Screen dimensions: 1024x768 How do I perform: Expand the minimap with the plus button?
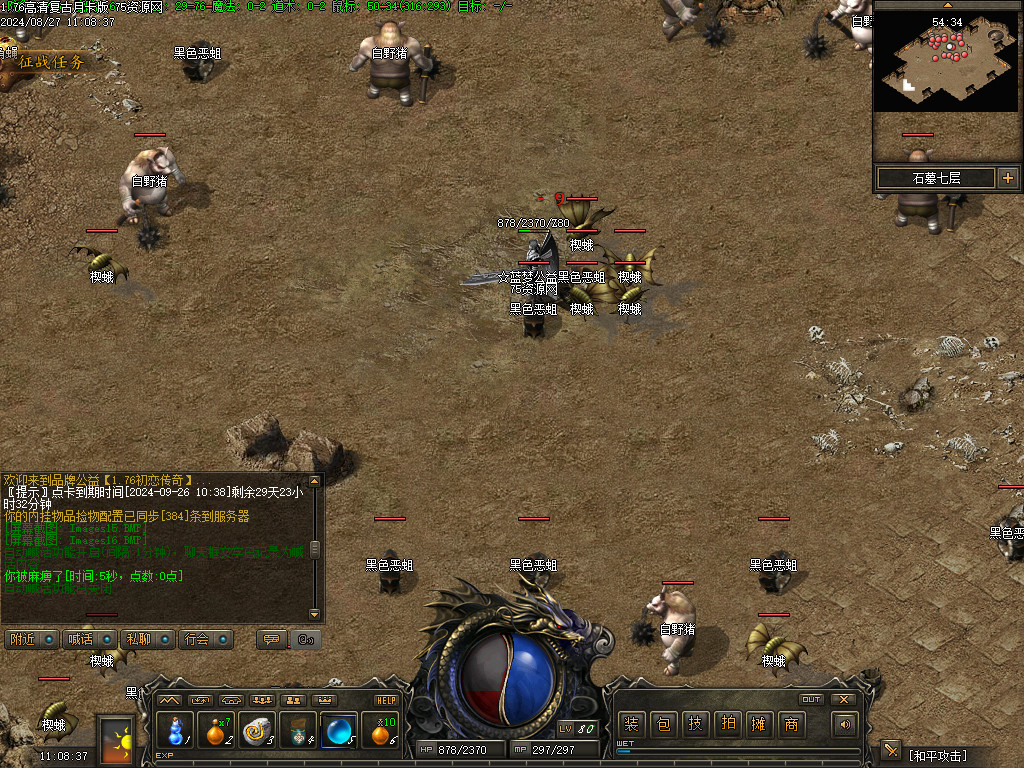[x=1007, y=178]
